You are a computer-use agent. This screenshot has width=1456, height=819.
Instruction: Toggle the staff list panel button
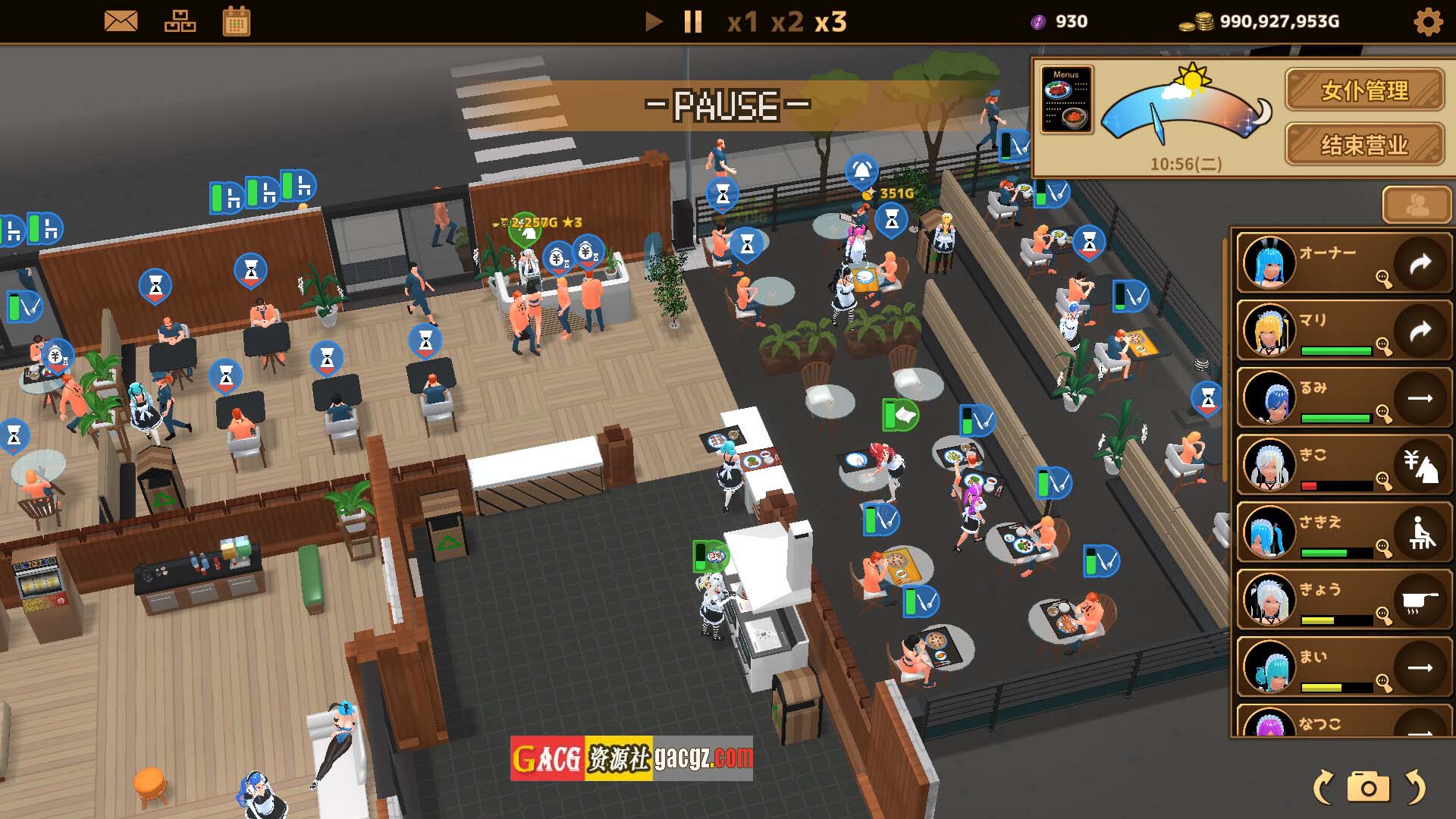1417,205
